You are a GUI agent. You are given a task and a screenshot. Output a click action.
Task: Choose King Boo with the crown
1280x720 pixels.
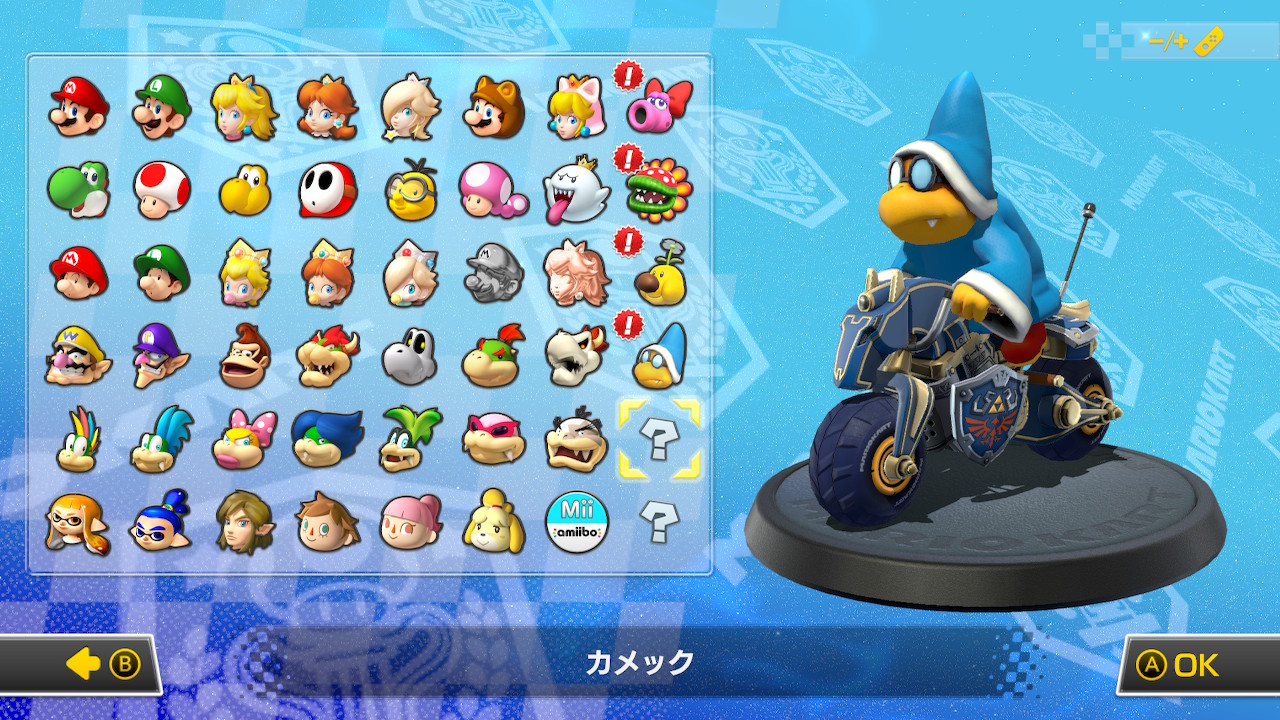click(575, 189)
